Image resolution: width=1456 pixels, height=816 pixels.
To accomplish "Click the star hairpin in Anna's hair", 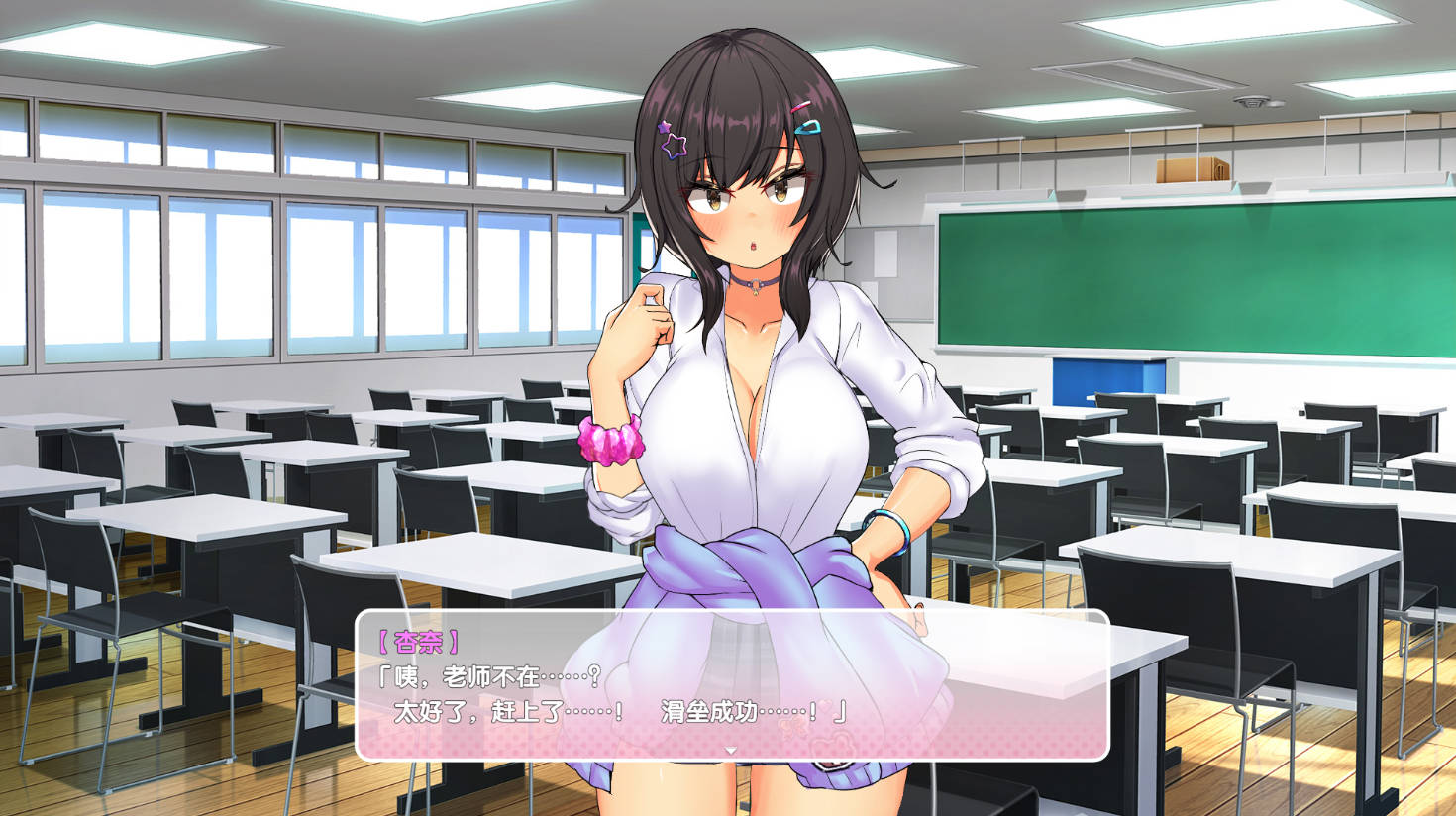I will tap(672, 144).
